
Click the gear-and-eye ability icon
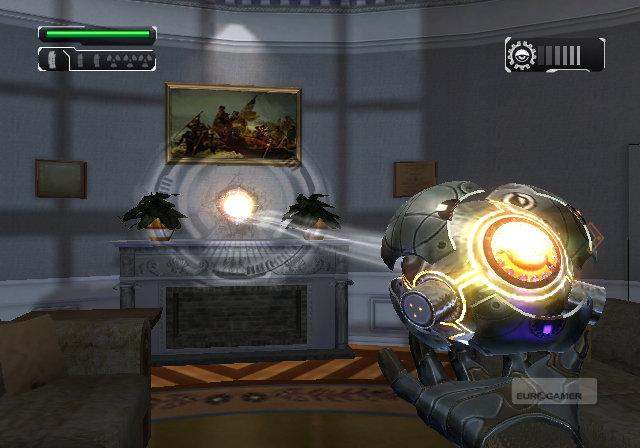(521, 53)
